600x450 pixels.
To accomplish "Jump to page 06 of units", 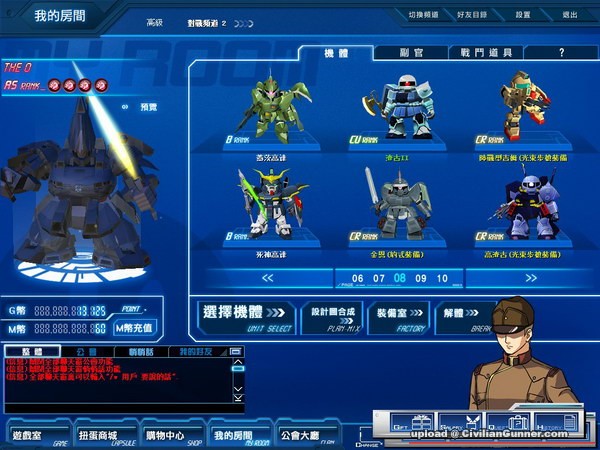I will (x=358, y=278).
